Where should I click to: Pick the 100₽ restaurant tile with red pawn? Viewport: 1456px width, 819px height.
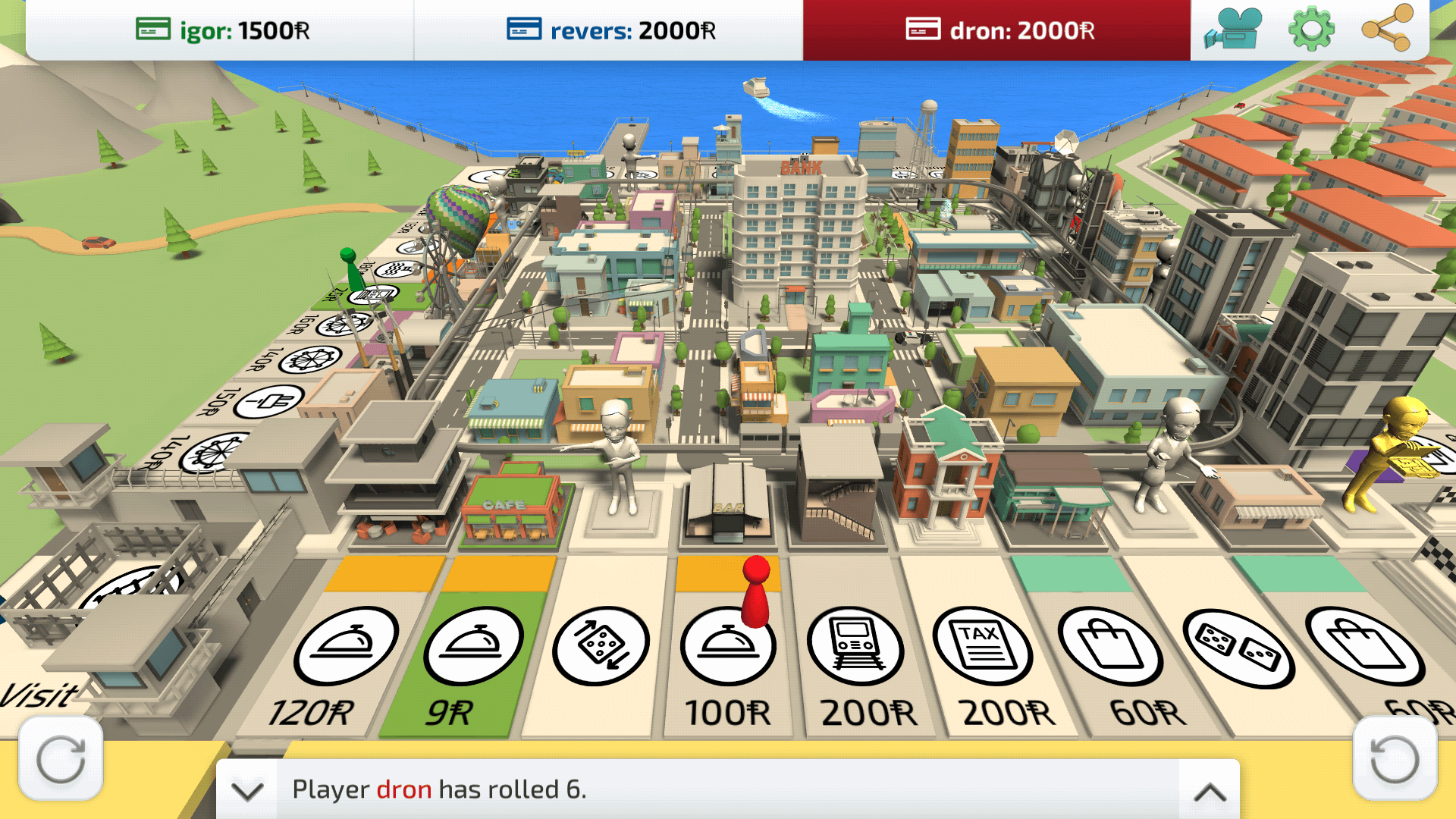tap(726, 660)
